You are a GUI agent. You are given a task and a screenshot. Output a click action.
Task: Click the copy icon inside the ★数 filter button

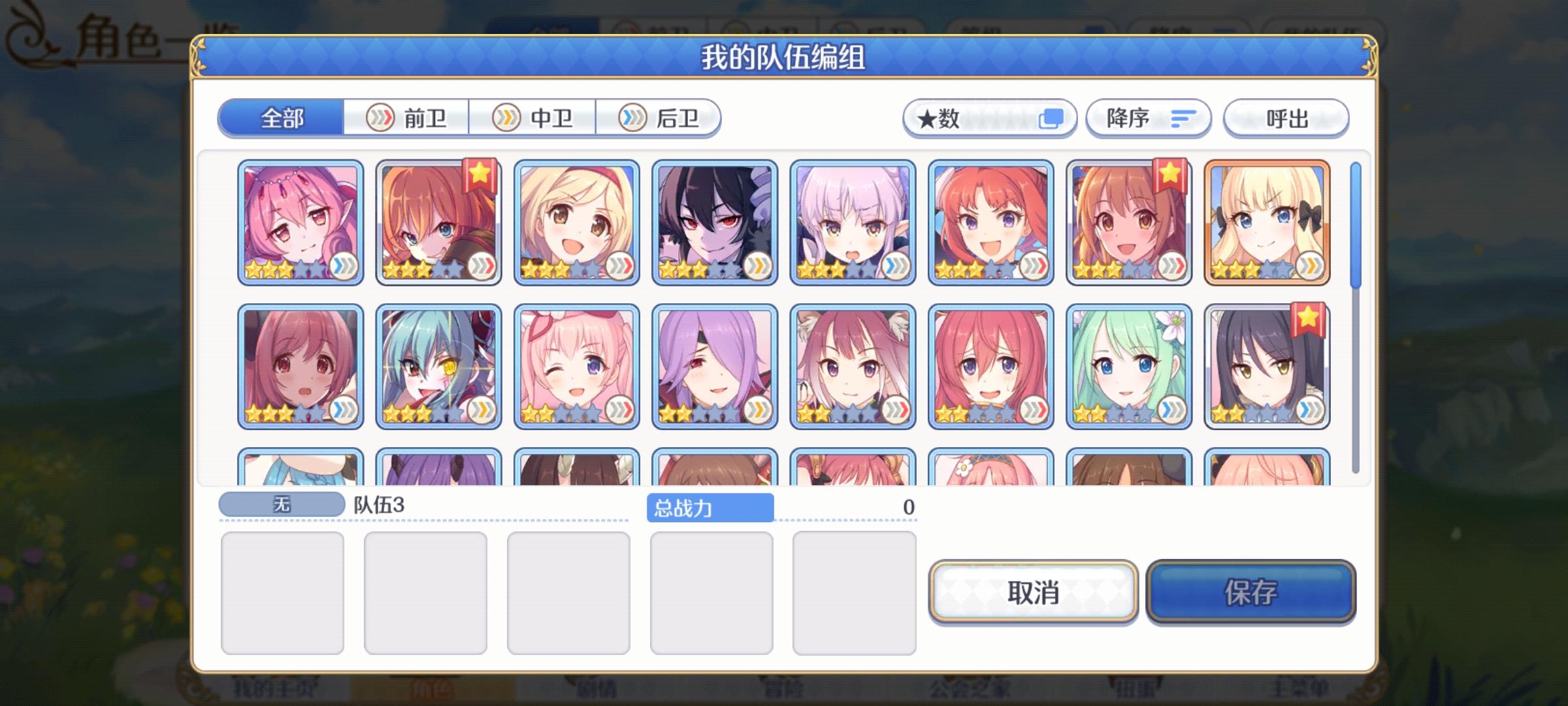(x=1050, y=119)
